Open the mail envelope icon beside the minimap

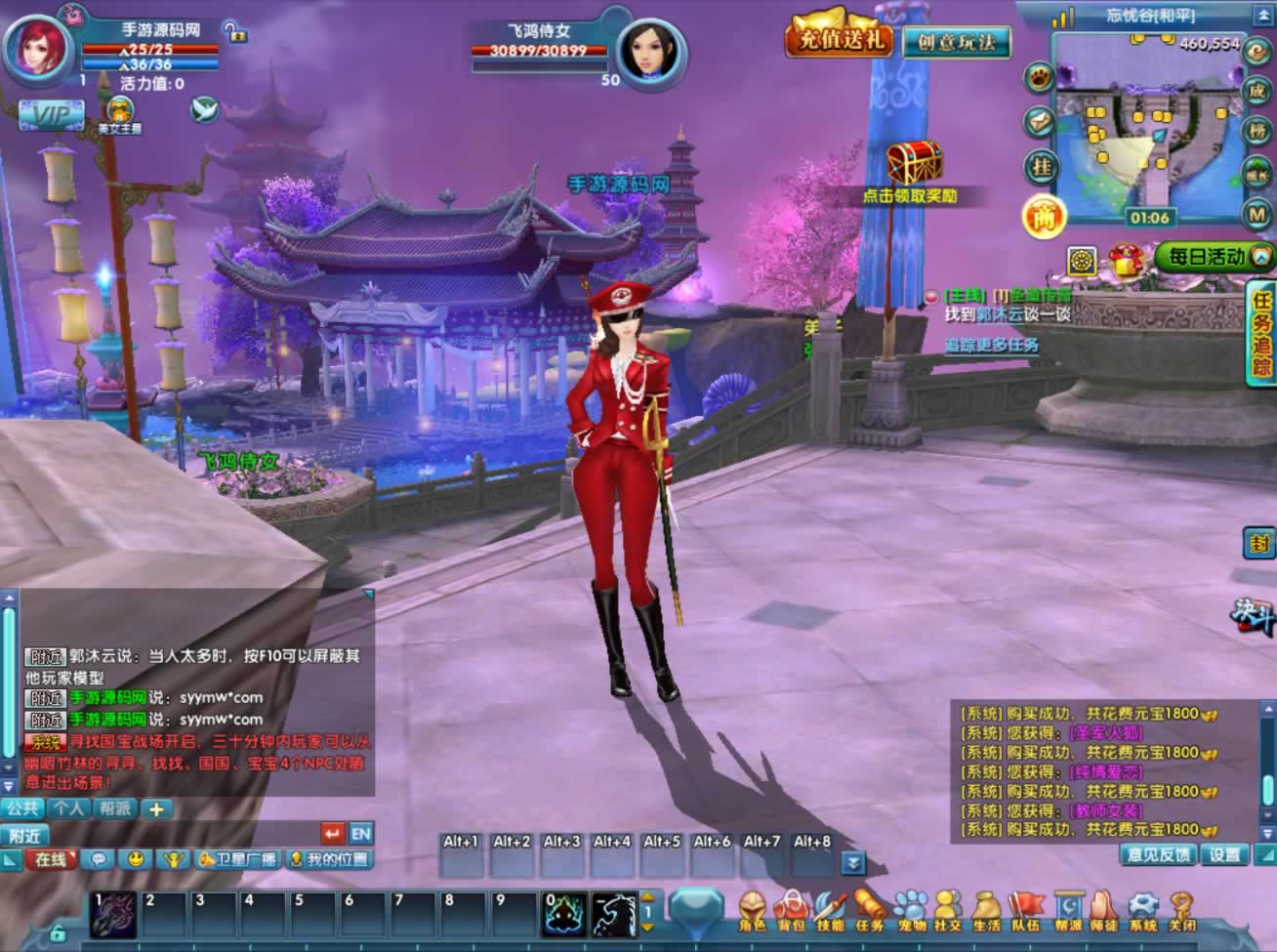pyautogui.click(x=1039, y=121)
